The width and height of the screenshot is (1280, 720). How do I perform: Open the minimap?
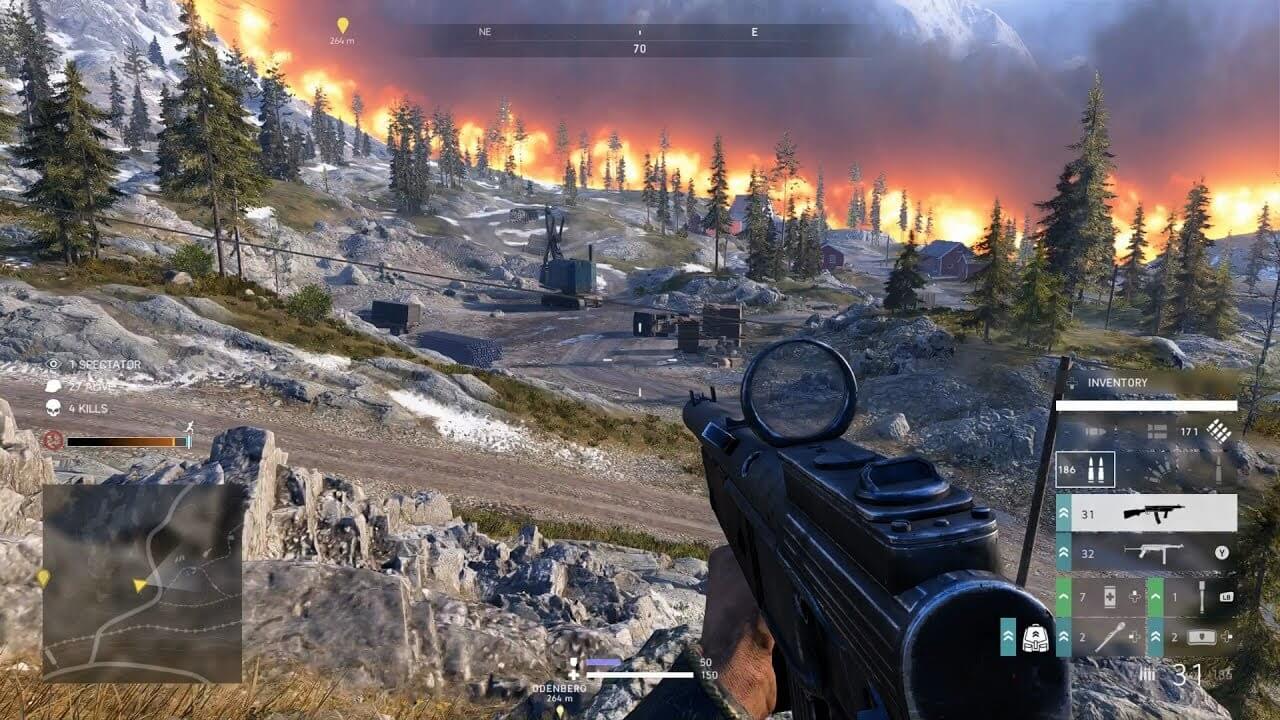(x=142, y=583)
